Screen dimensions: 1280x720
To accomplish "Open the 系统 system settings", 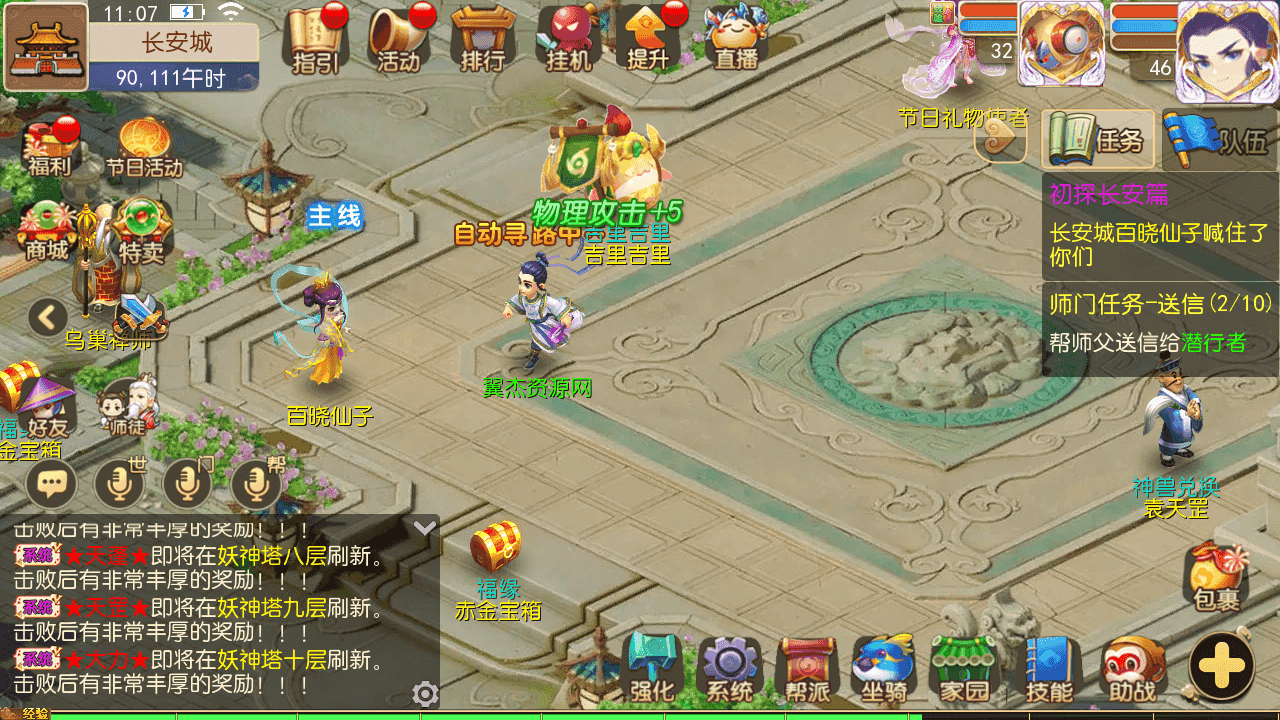I will pos(729,666).
